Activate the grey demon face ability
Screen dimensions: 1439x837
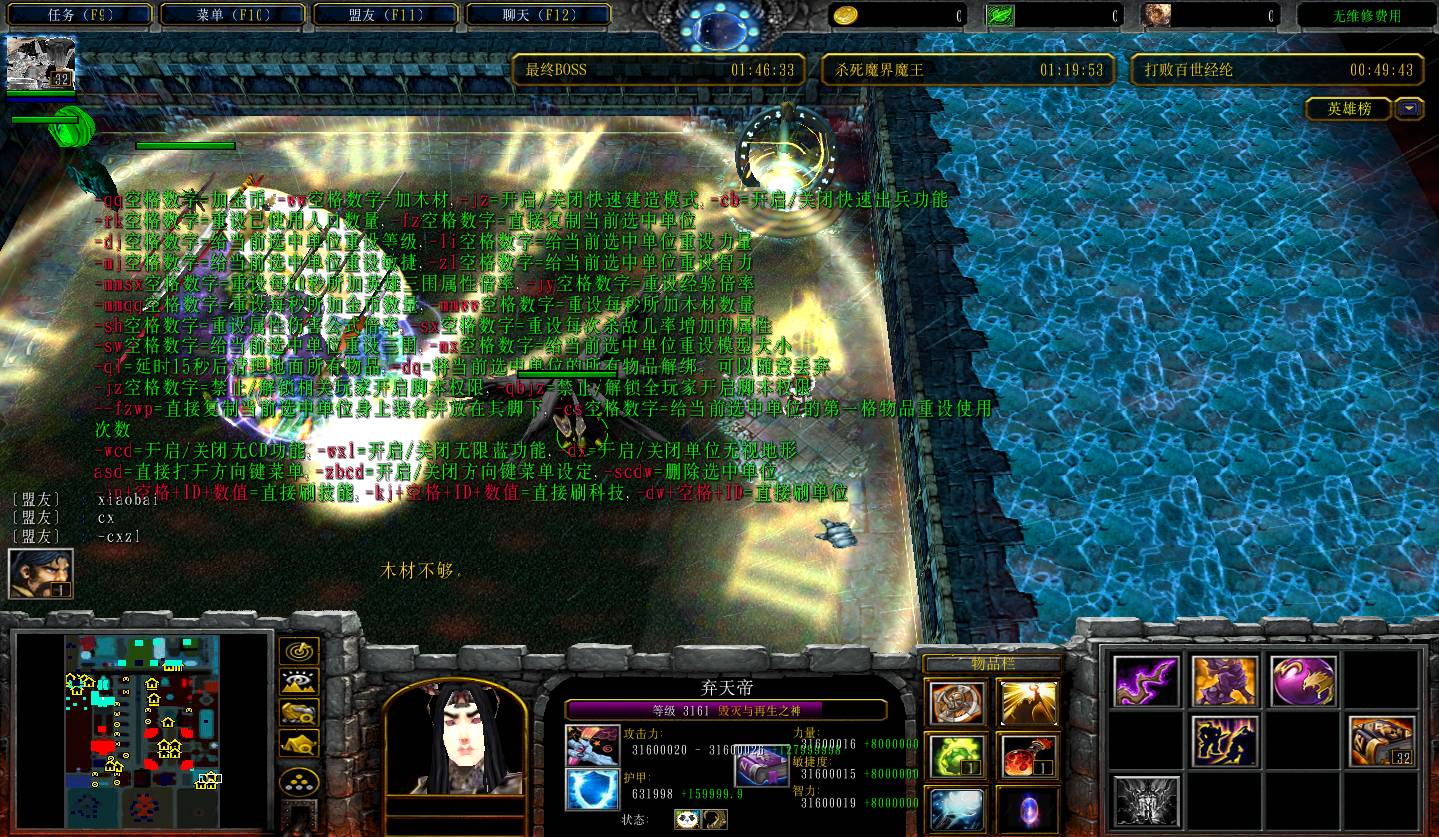1146,800
